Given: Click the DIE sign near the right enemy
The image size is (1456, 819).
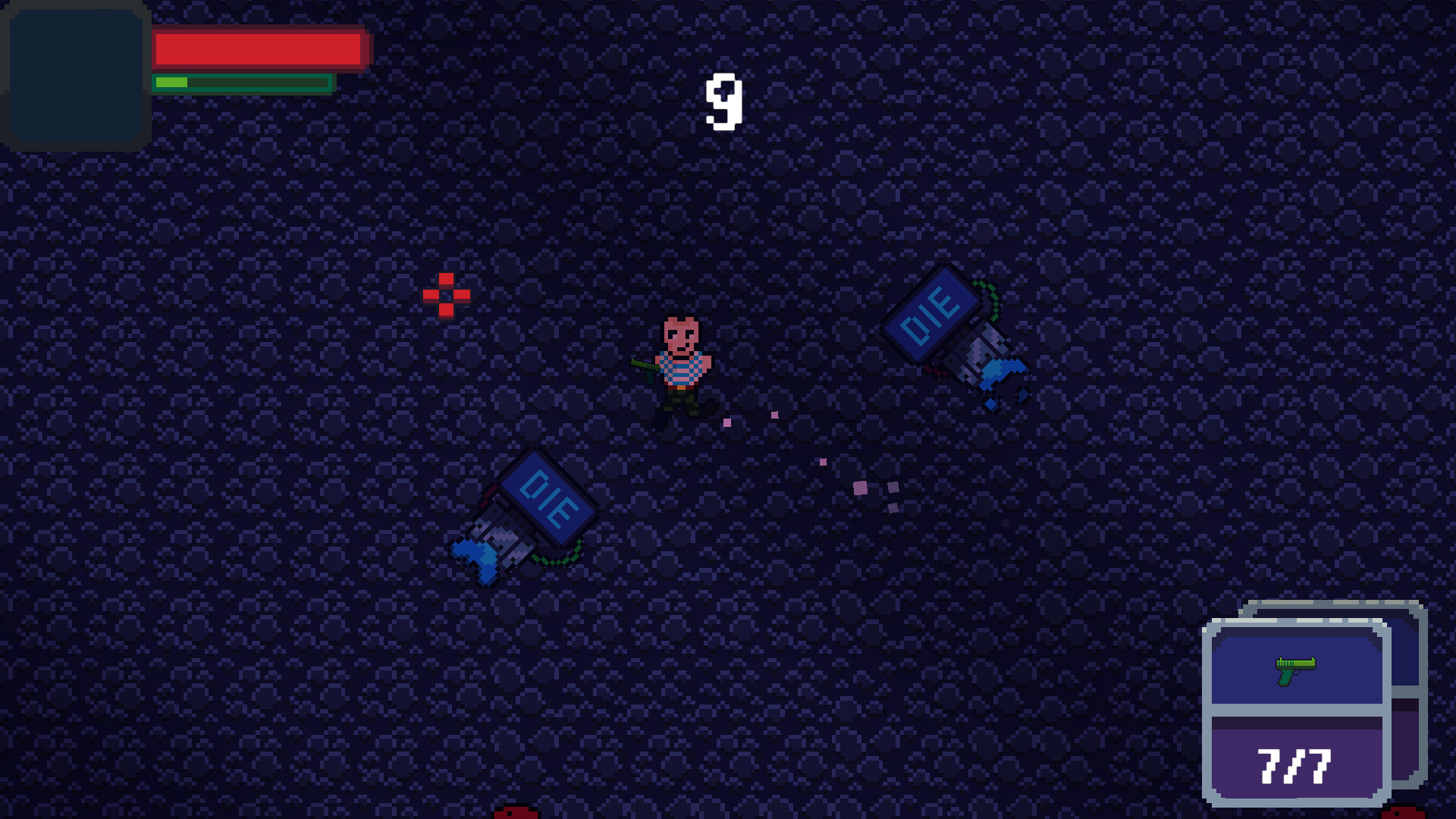Looking at the screenshot, I should [934, 312].
